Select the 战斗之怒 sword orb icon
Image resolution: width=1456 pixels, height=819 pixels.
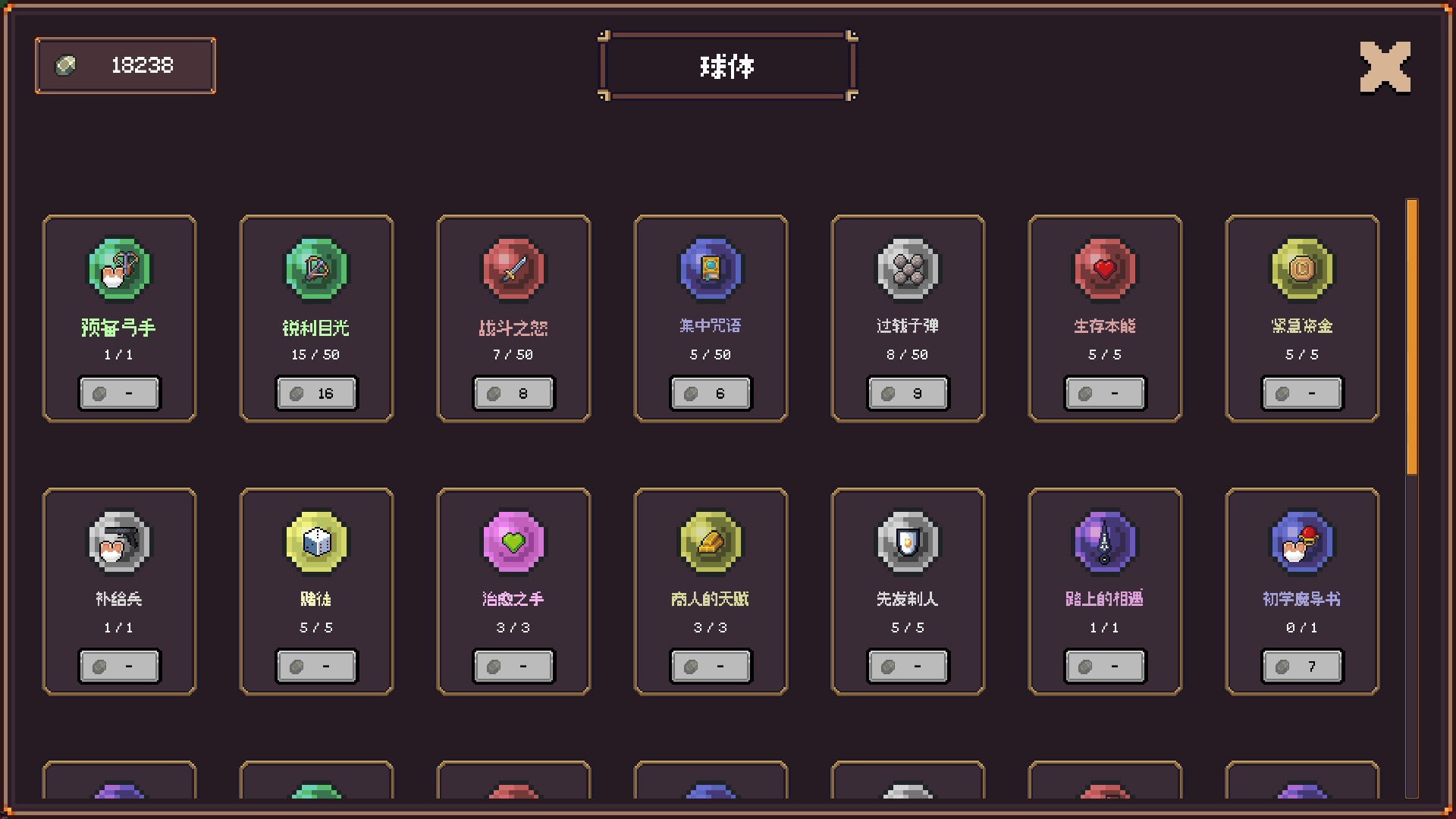513,269
